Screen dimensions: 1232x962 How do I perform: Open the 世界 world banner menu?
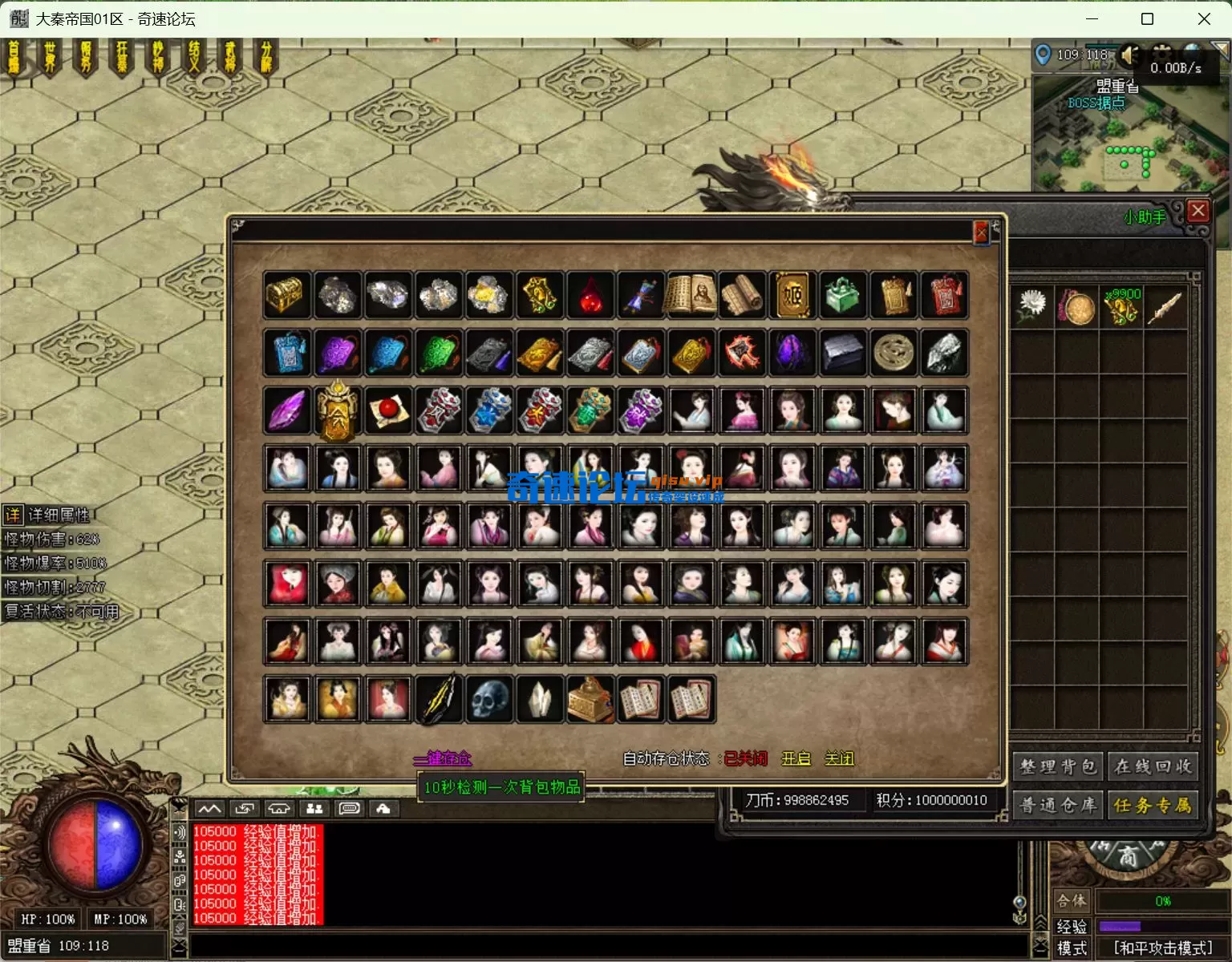50,58
